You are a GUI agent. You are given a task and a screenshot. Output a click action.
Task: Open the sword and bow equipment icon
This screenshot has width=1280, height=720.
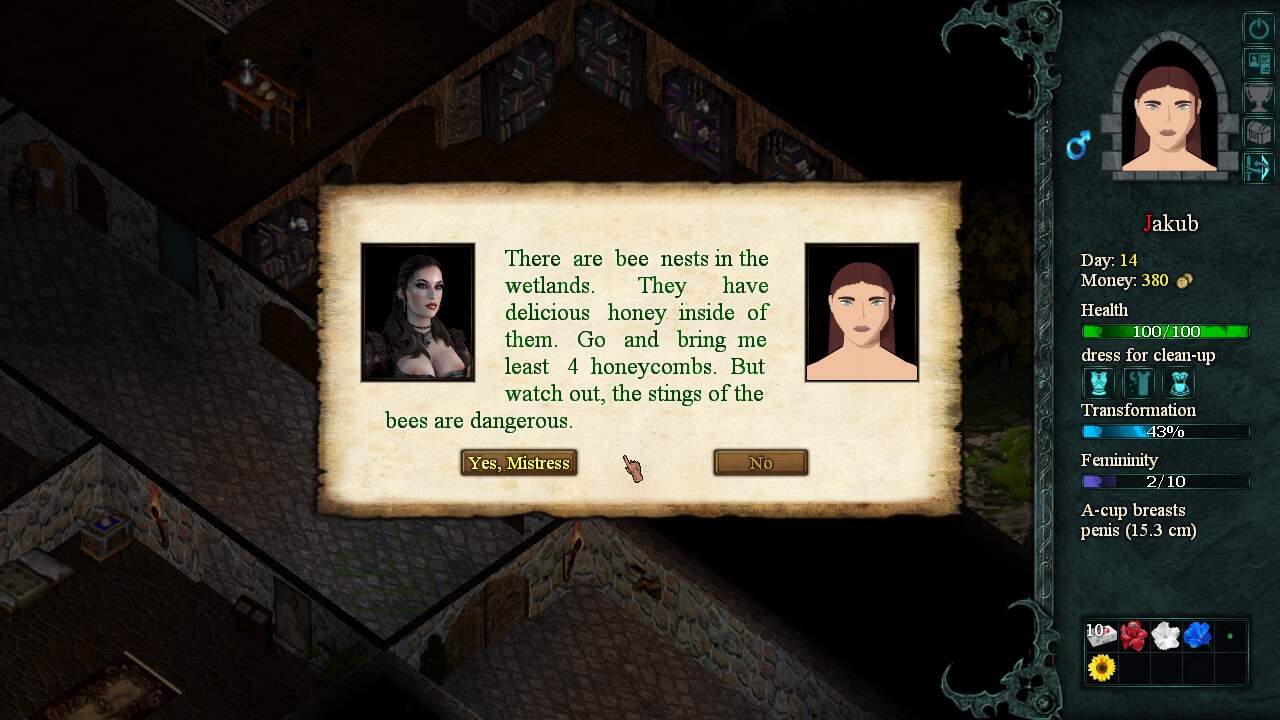[x=1257, y=166]
